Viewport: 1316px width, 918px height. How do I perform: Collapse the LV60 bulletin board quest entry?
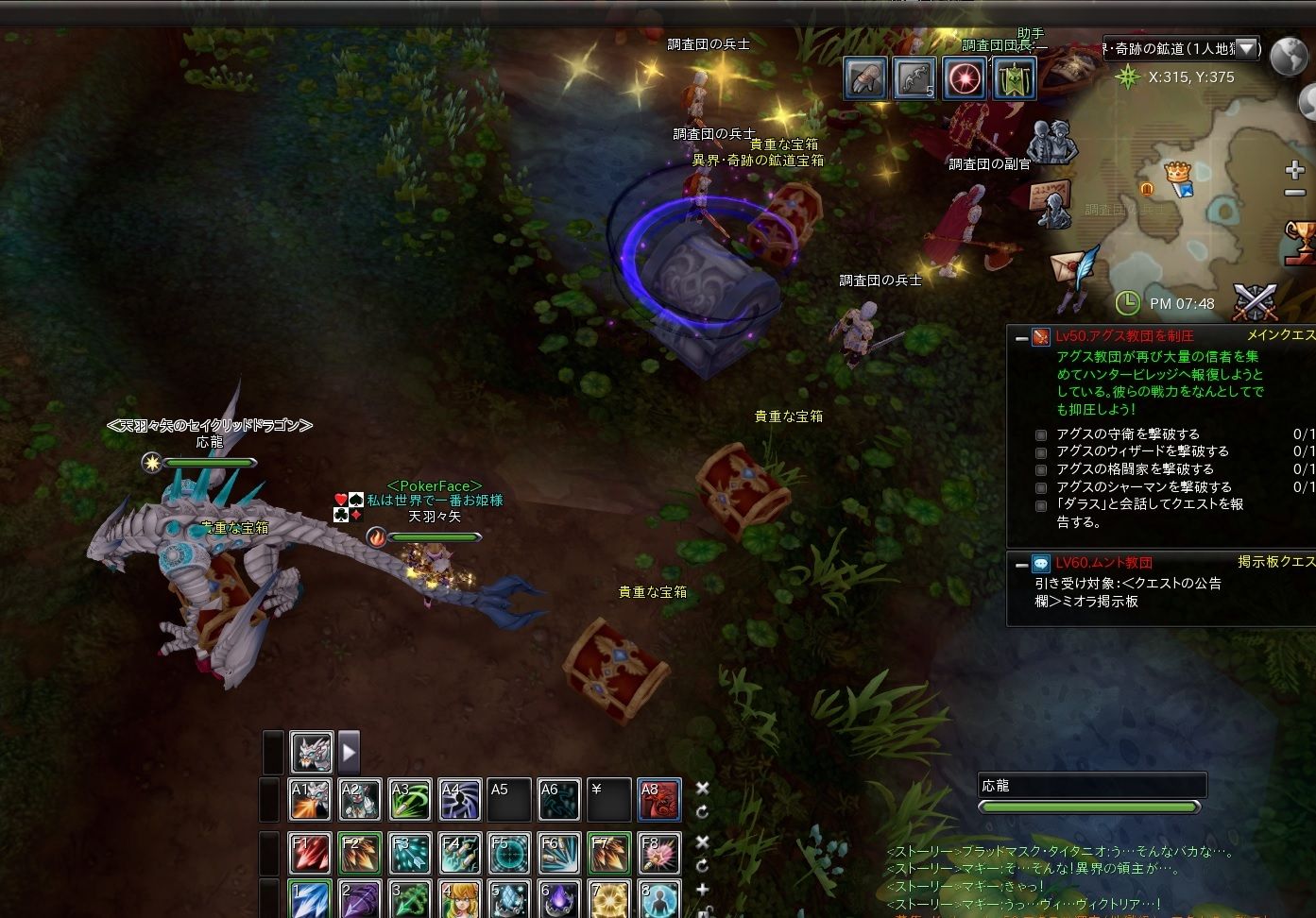(x=1021, y=564)
